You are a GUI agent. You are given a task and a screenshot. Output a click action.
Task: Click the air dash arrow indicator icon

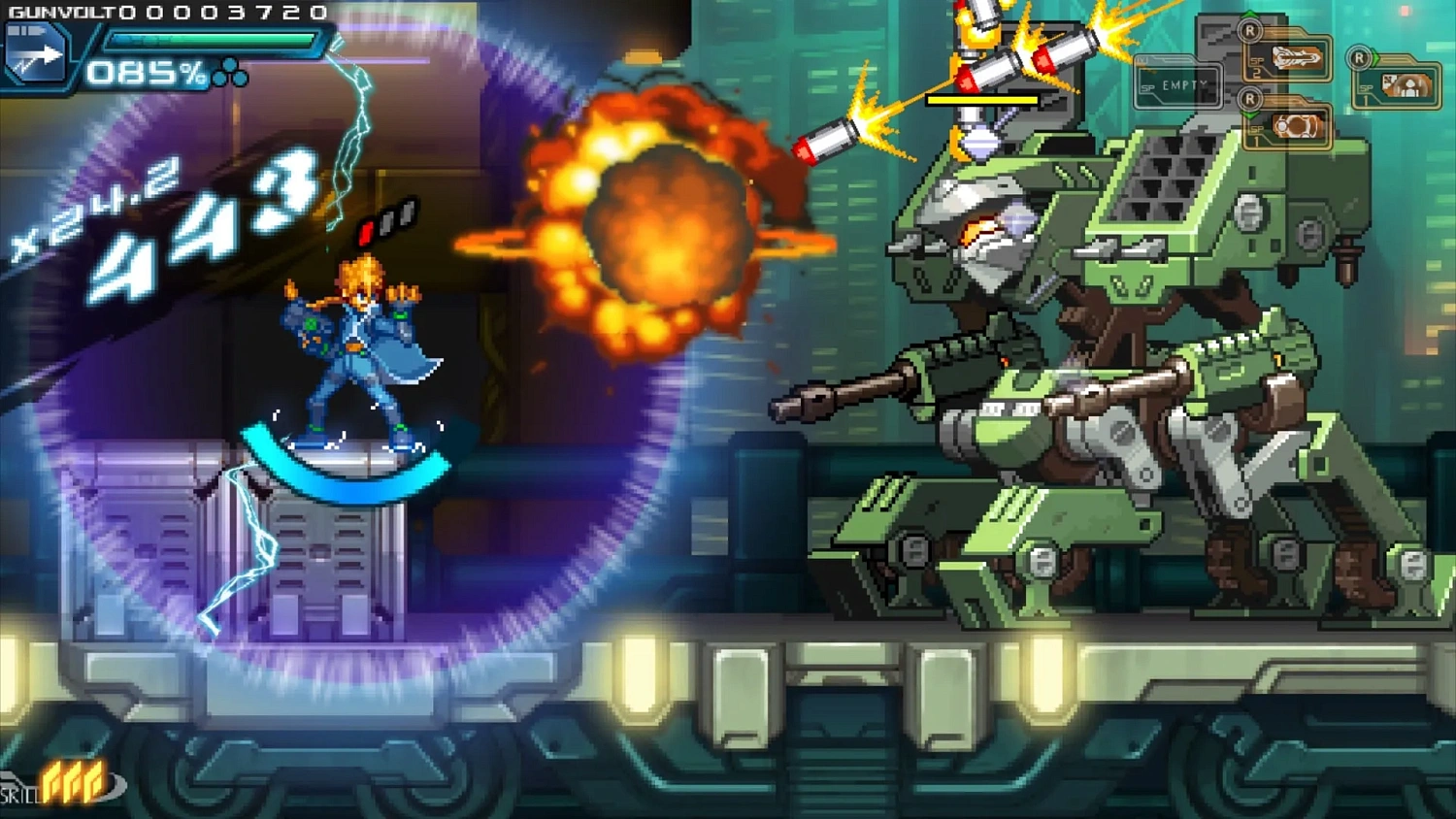[35, 51]
